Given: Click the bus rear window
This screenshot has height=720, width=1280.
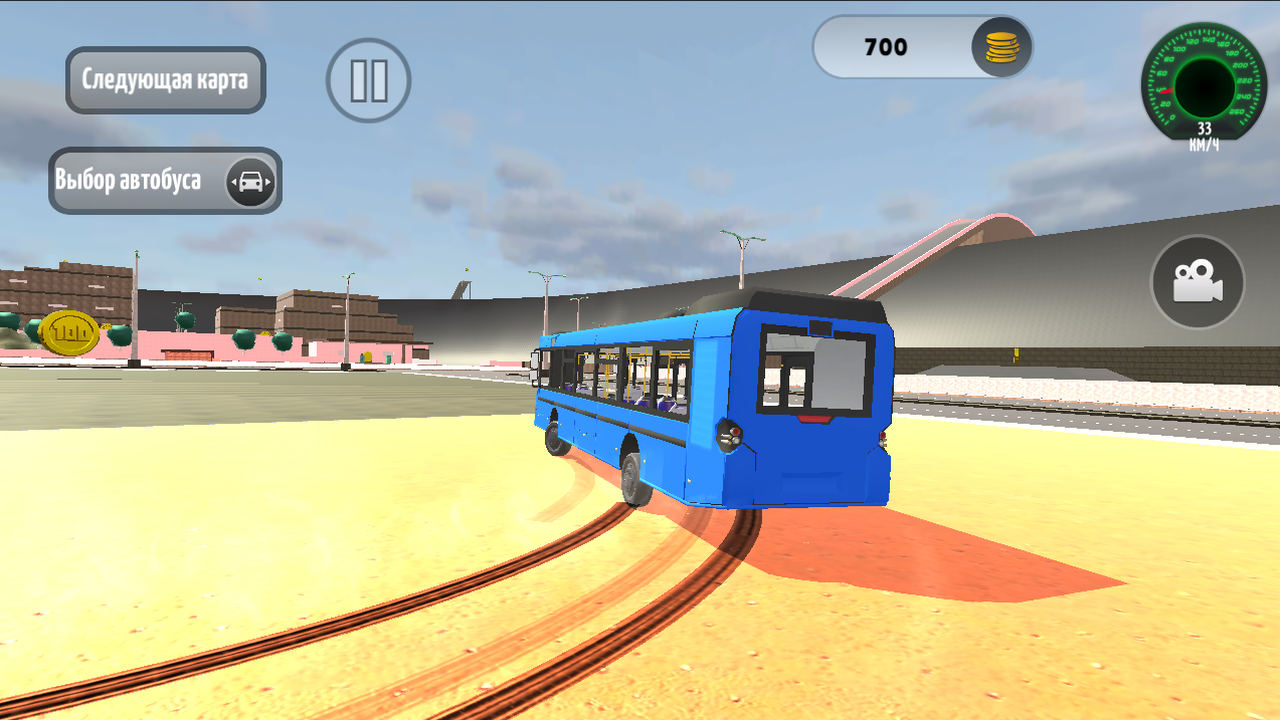Looking at the screenshot, I should tap(815, 370).
